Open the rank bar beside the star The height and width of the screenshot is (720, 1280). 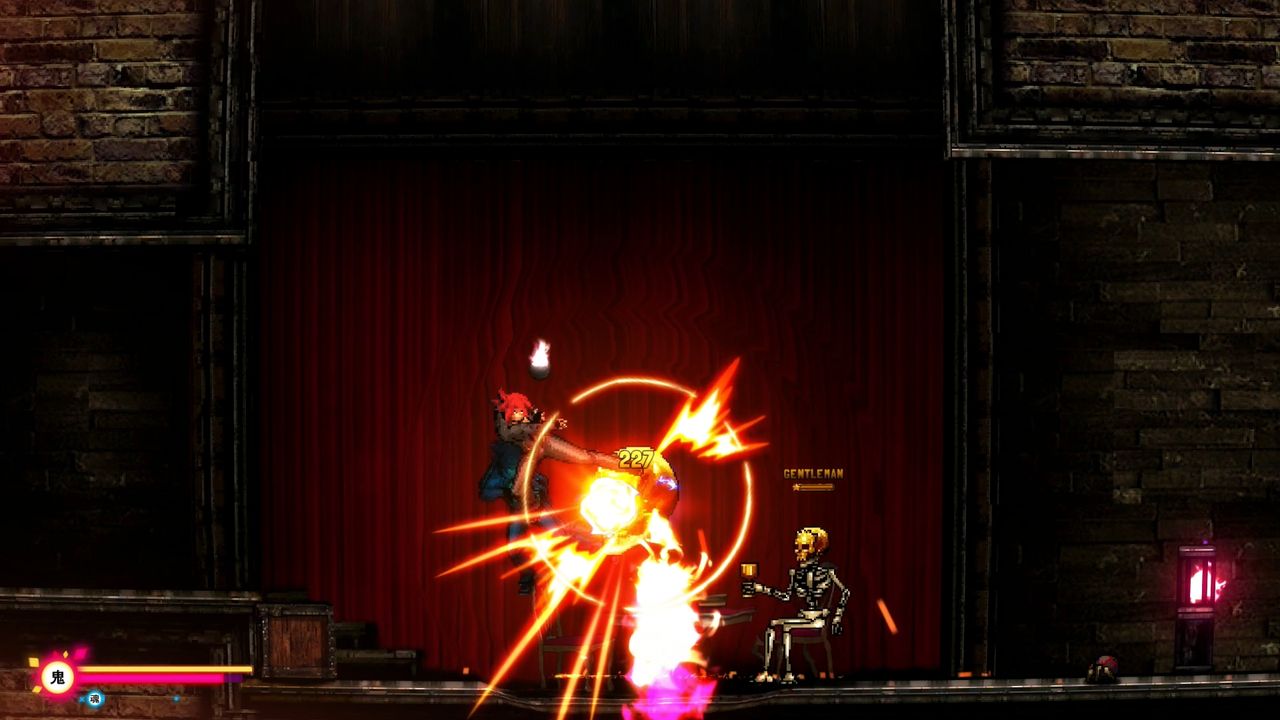click(x=817, y=487)
